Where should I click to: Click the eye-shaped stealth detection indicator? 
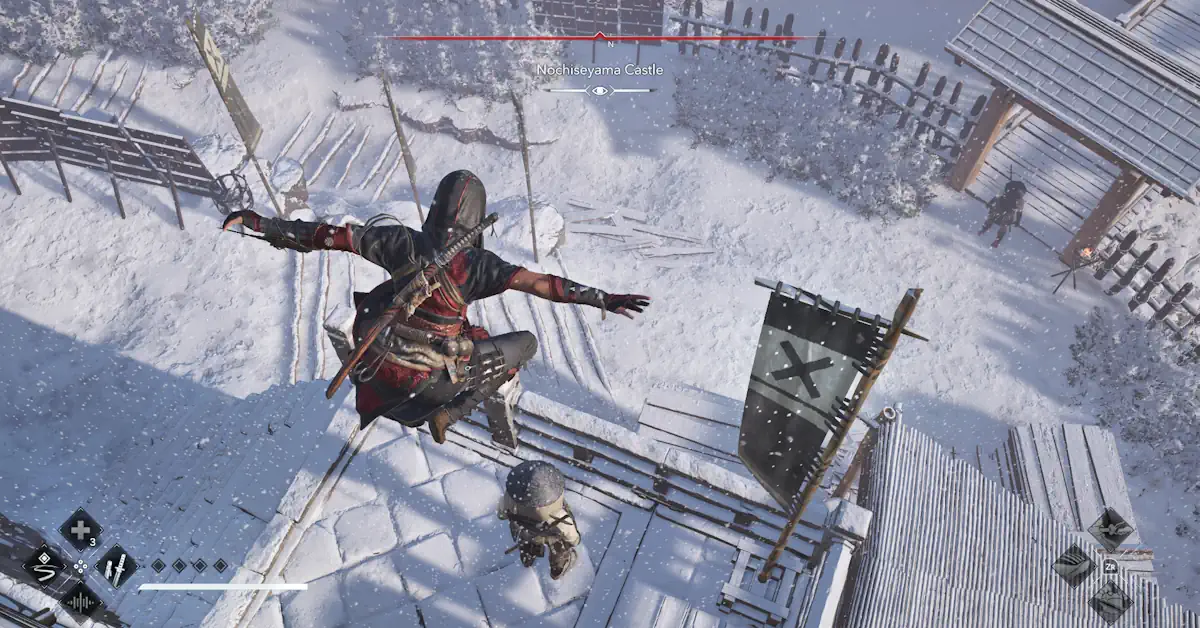coord(600,91)
